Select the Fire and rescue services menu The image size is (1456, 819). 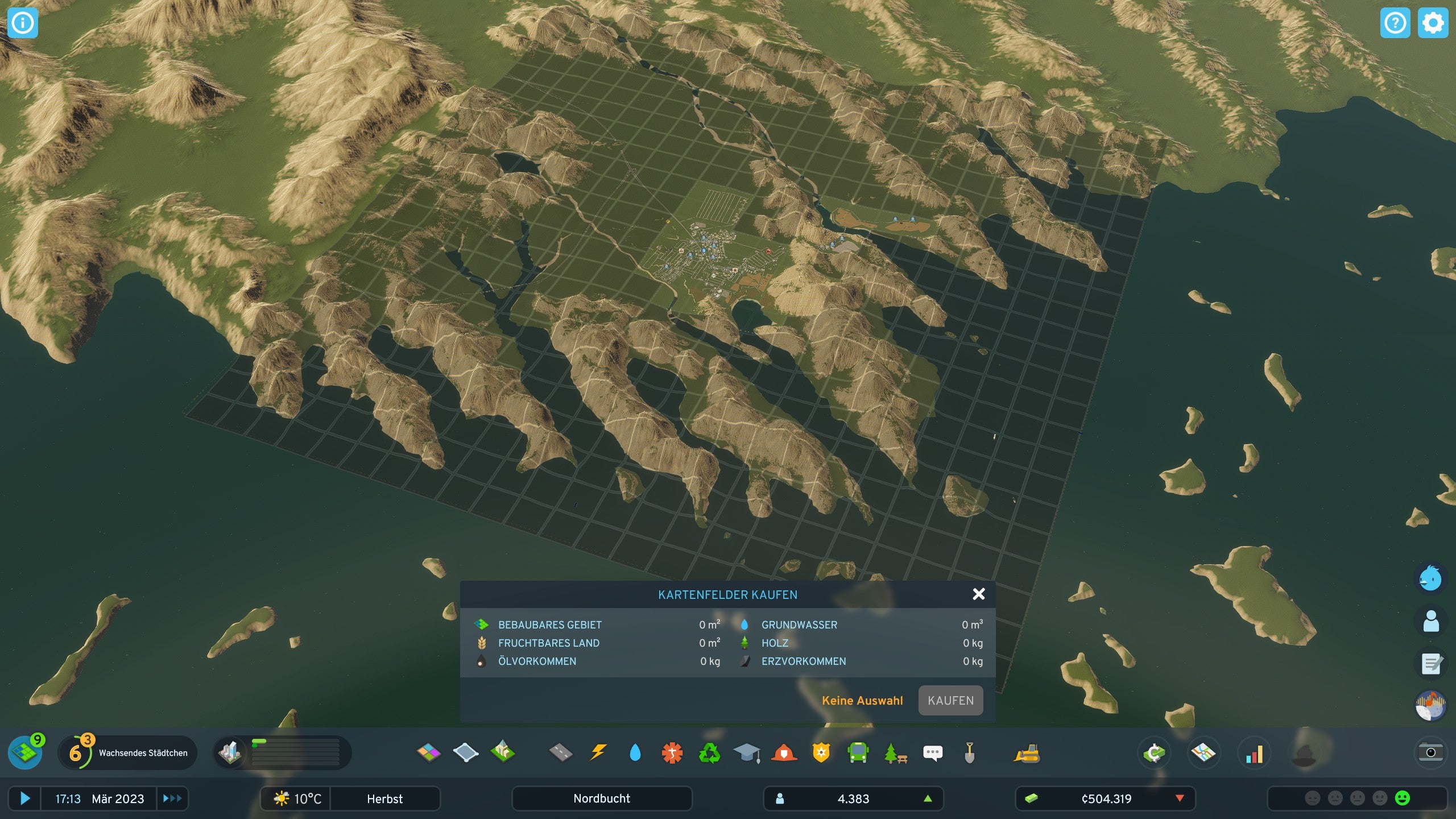[x=785, y=752]
